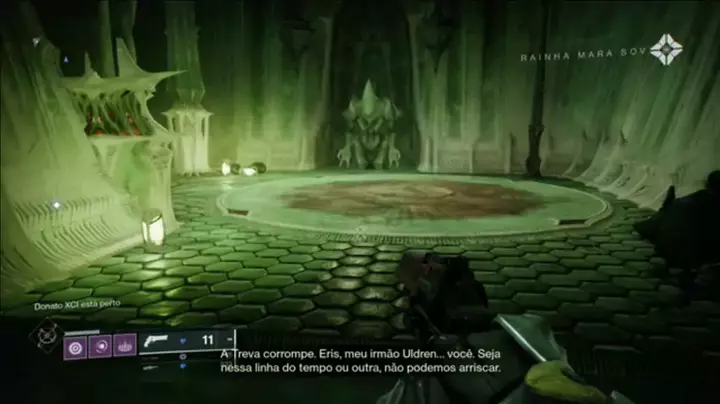Click the Ghost icon beside Rainha Mara Sov
The height and width of the screenshot is (404, 720).
pyautogui.click(x=666, y=50)
